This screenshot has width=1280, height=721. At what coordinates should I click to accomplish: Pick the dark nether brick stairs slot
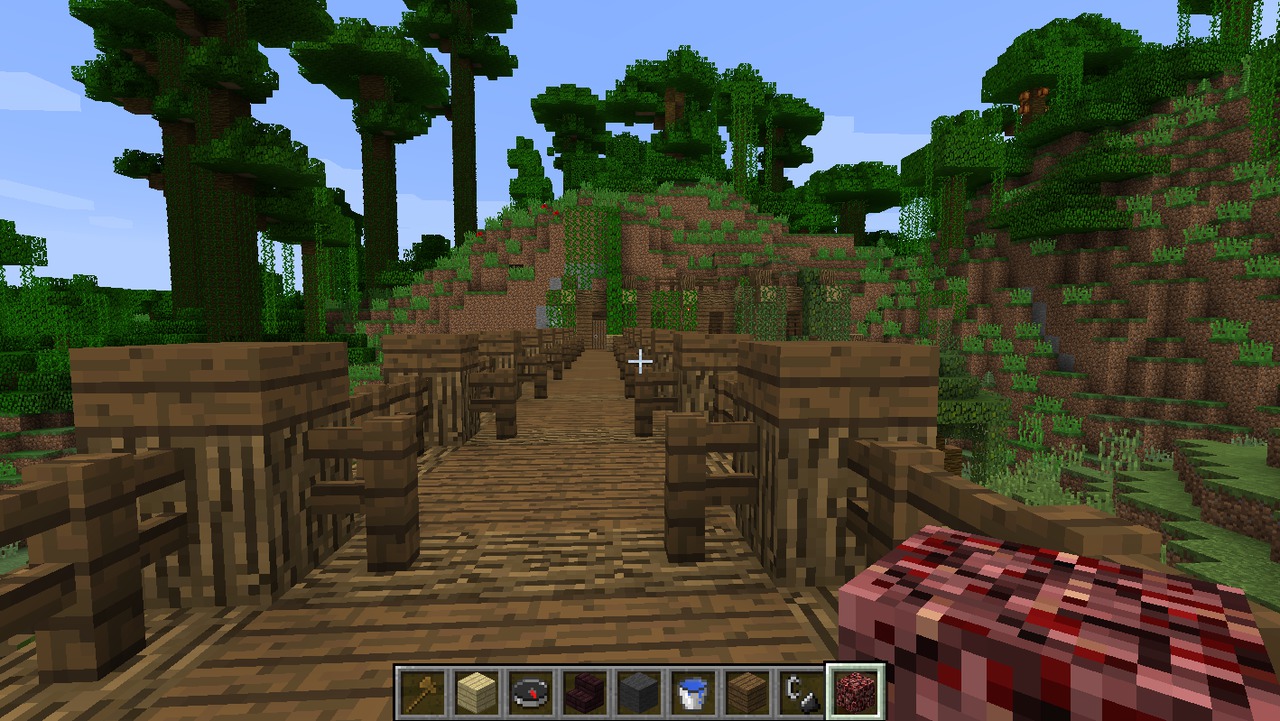tap(585, 692)
